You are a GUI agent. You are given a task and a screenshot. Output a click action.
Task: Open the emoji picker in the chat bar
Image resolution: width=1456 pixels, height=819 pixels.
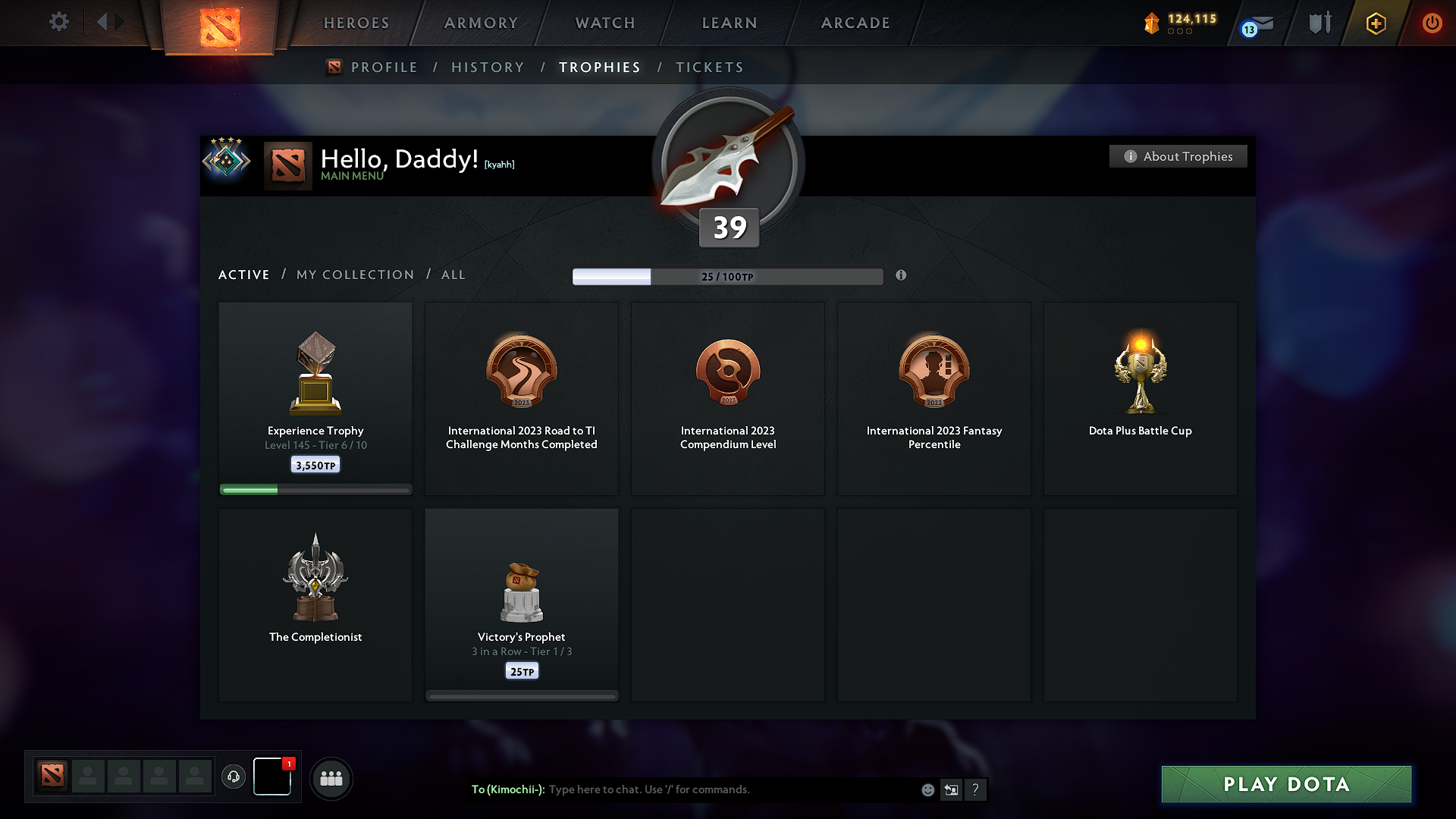click(927, 789)
